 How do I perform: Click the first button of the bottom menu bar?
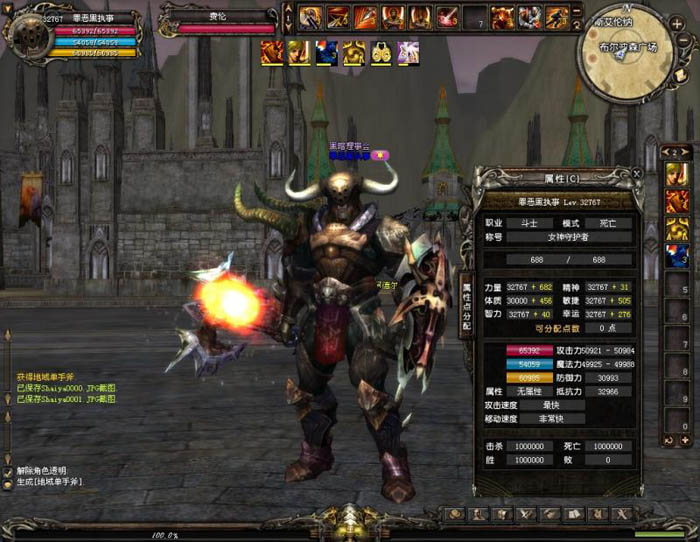pos(456,514)
